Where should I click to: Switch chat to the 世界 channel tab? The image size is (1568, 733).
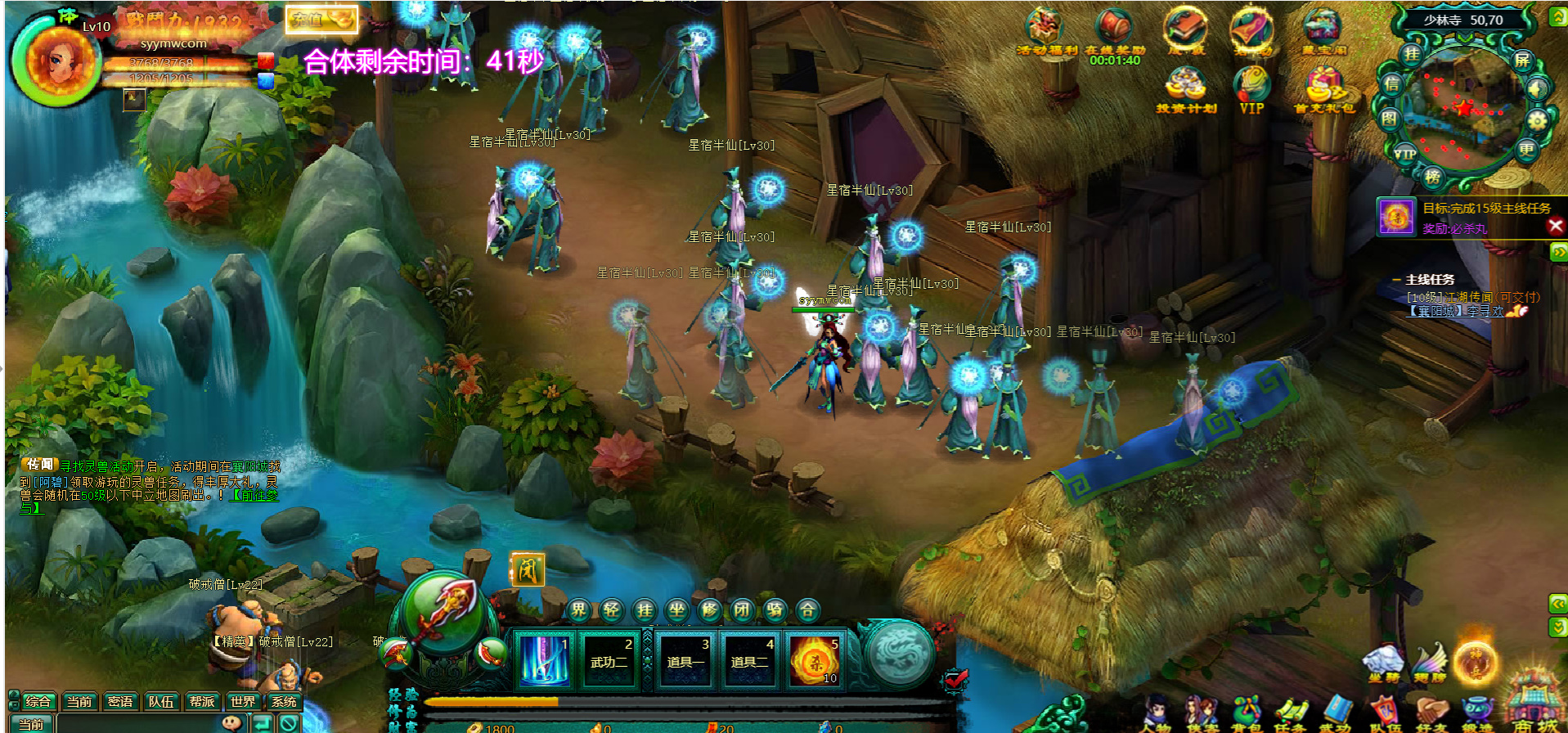click(x=242, y=702)
